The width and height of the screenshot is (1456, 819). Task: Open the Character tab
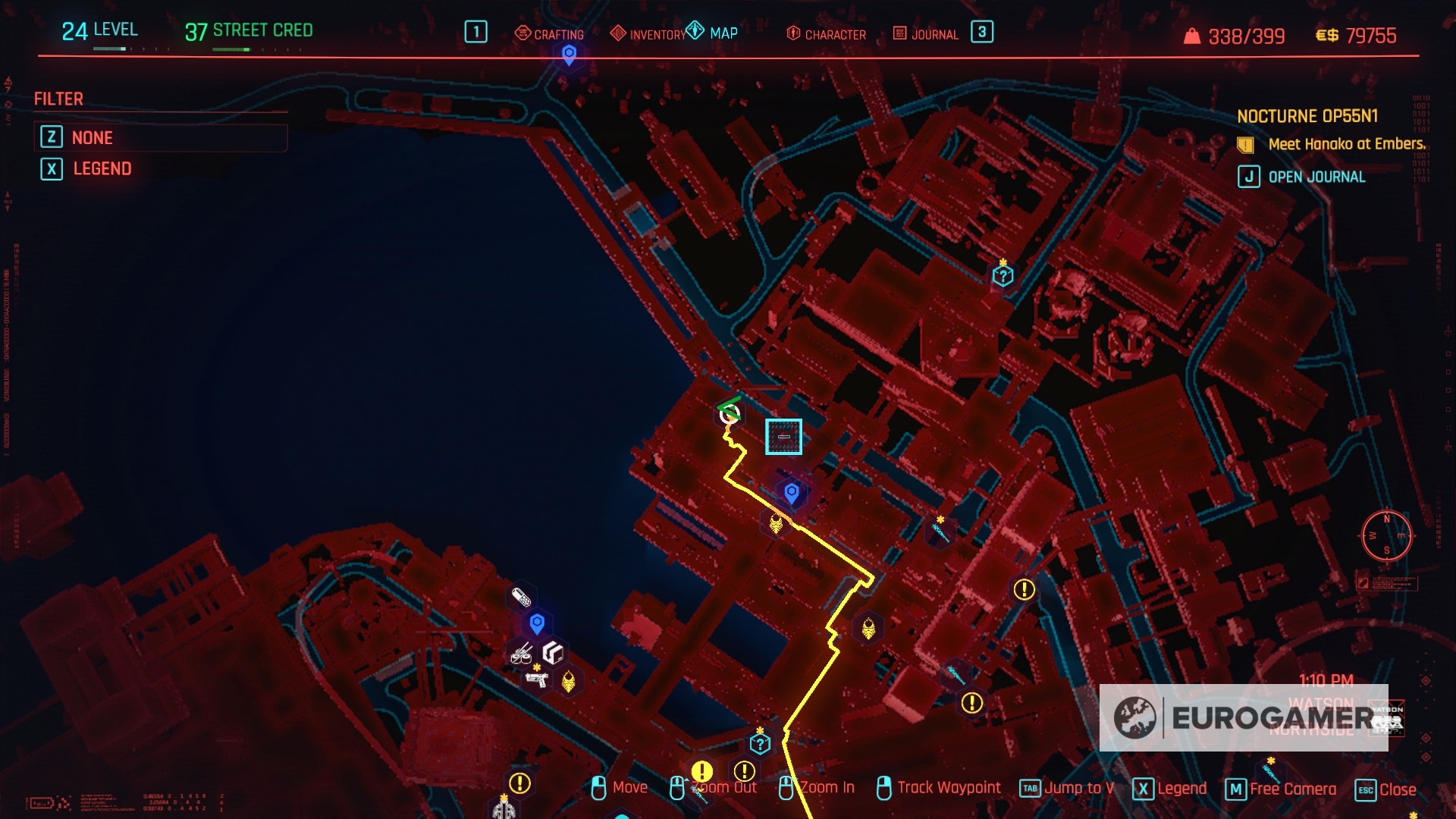(827, 34)
